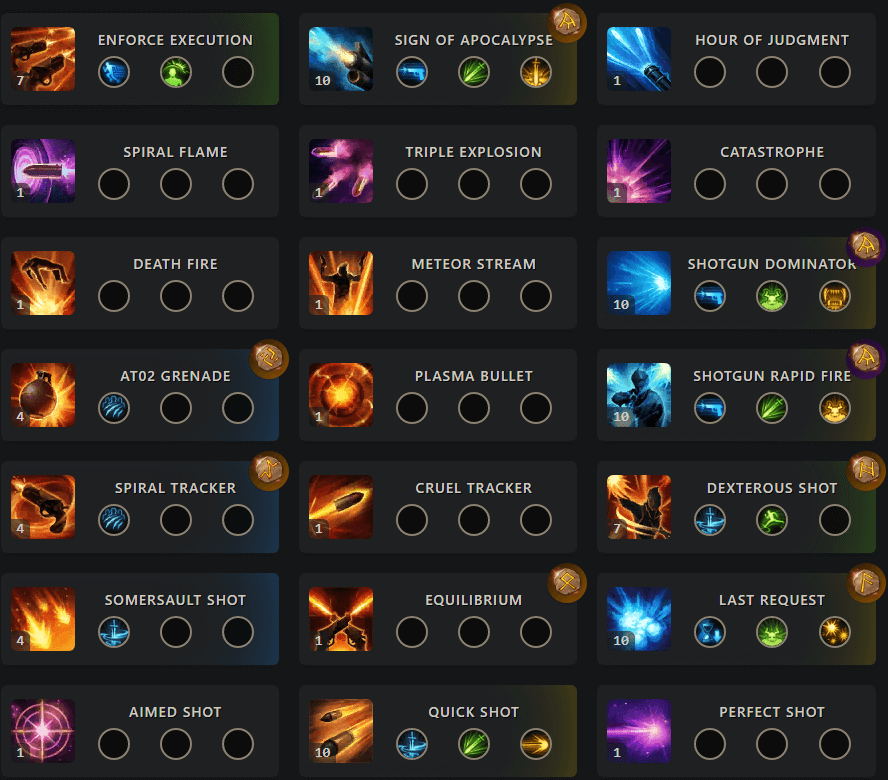
Task: Select the Enforce Execution skill icon
Action: pyautogui.click(x=43, y=59)
